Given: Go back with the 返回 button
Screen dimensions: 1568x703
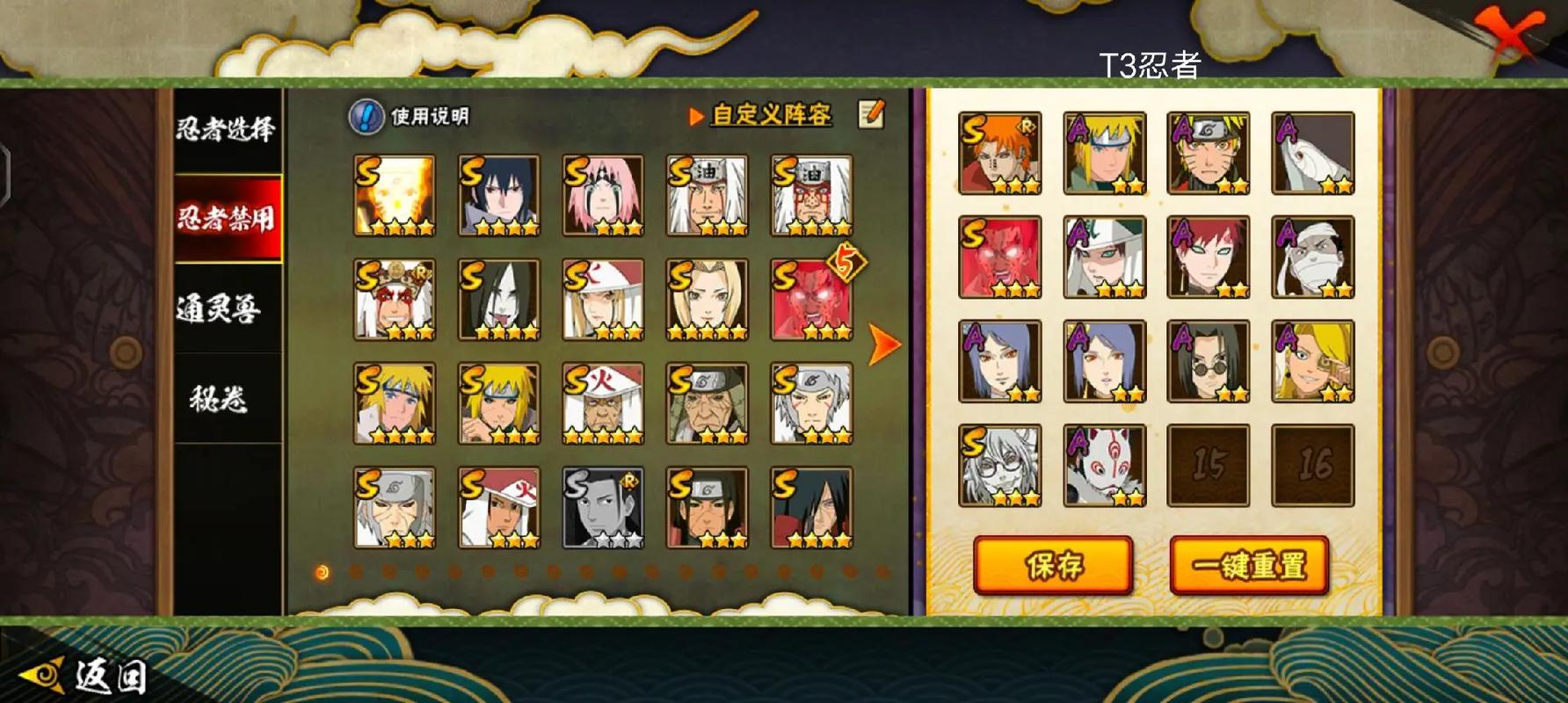Looking at the screenshot, I should click(83, 677).
